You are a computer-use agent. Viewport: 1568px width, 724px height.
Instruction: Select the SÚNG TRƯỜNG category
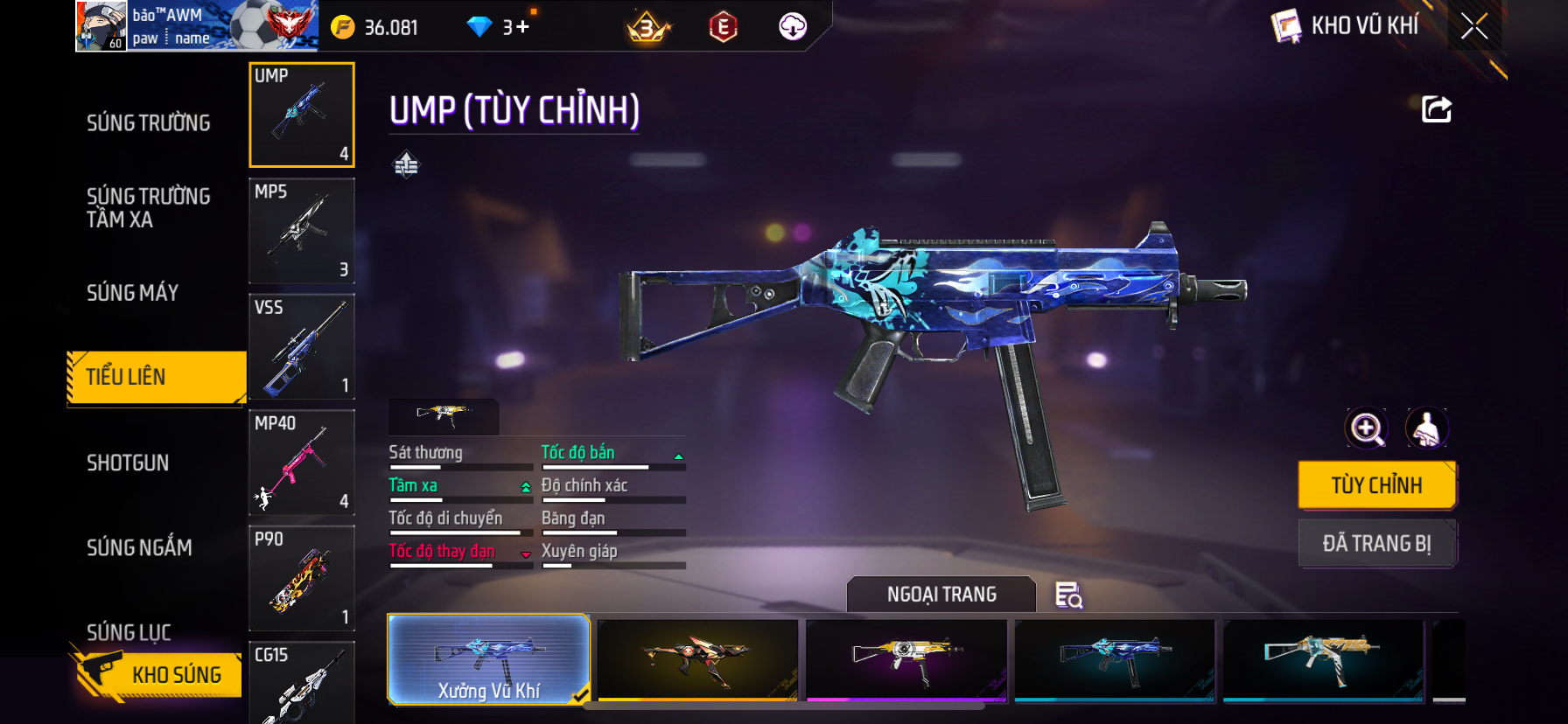(x=148, y=123)
